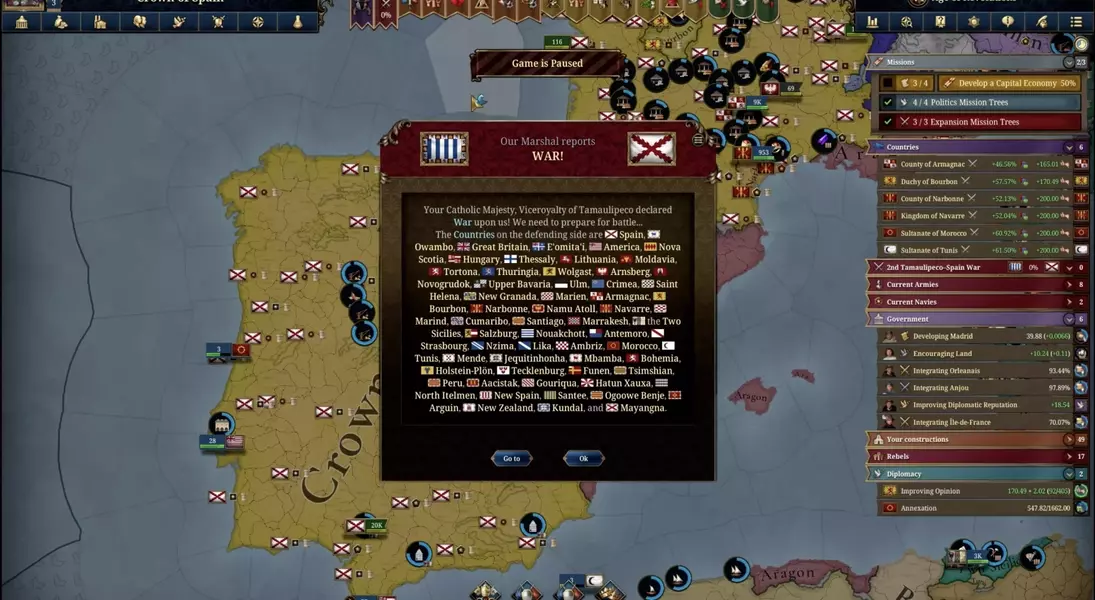The width and height of the screenshot is (1095, 600).
Task: Select the Develop a Capital Economy mission
Action: pos(1010,83)
